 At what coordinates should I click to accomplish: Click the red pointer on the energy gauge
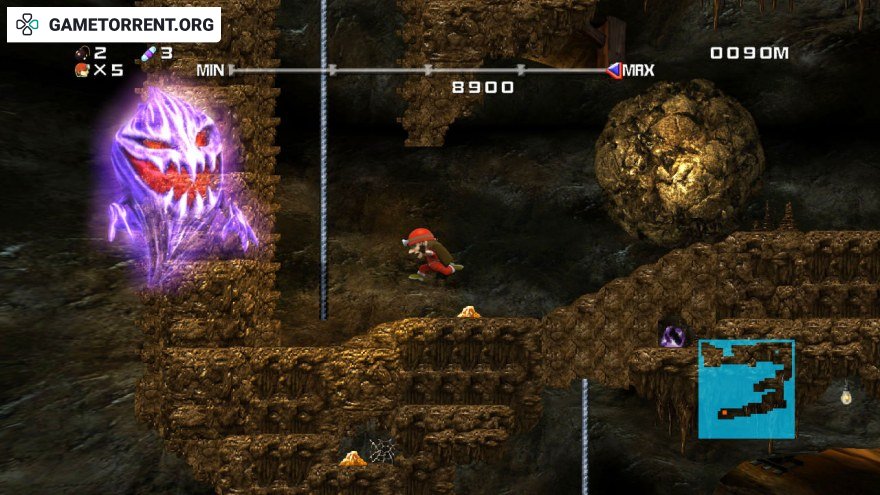click(613, 70)
